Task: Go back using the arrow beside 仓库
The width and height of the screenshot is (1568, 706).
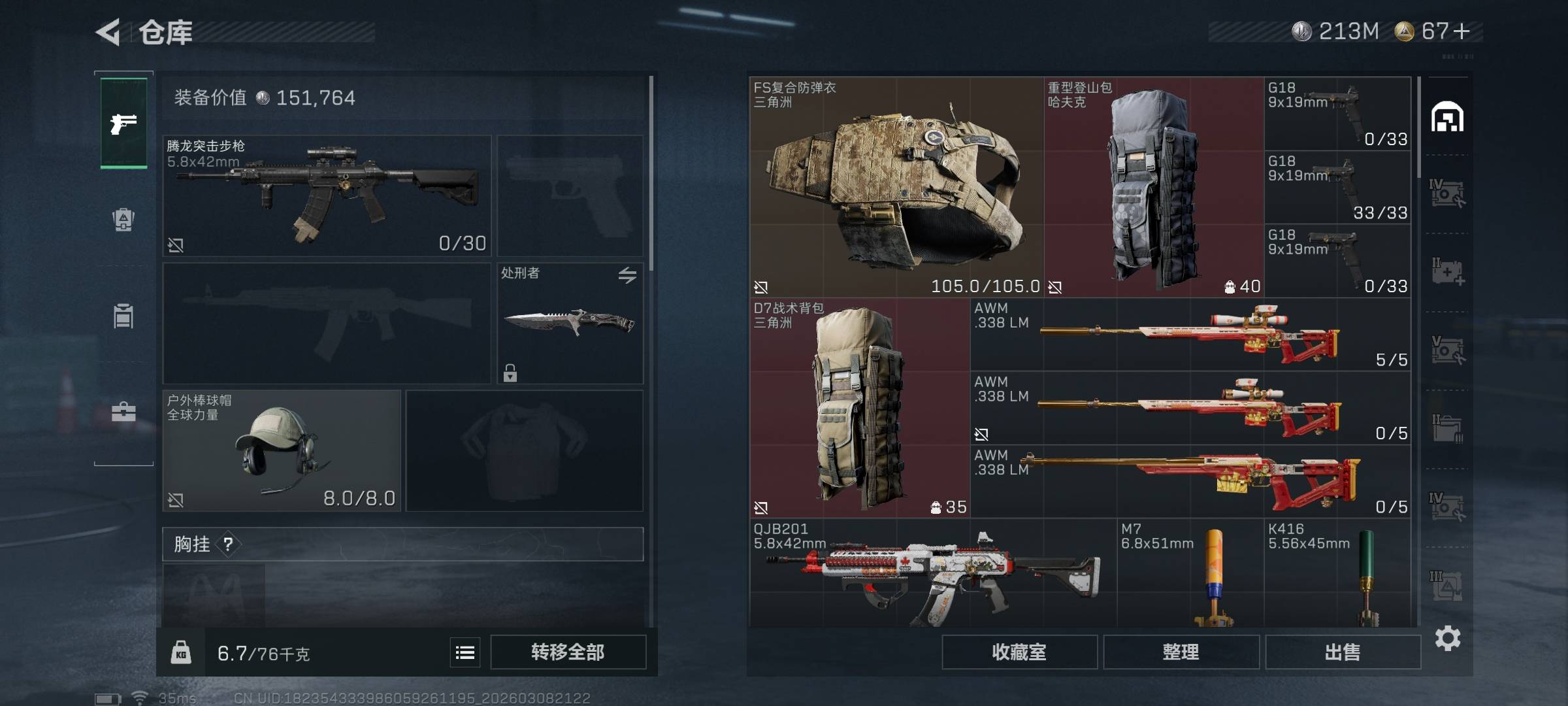Action: coord(108,32)
